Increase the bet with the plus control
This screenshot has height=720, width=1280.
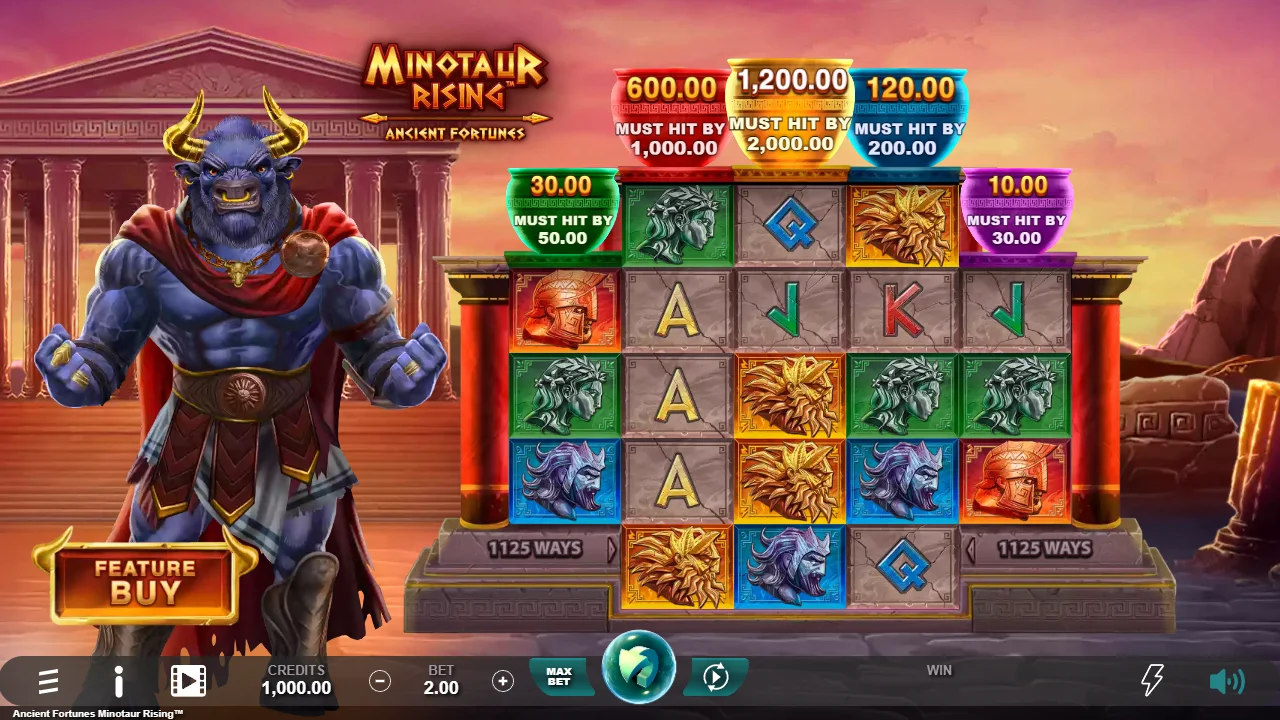(502, 681)
